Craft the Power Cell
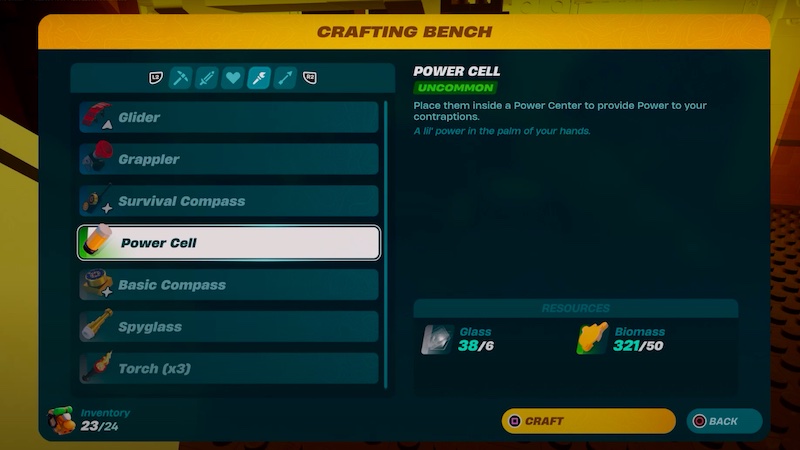The width and height of the screenshot is (800, 450). (x=588, y=421)
